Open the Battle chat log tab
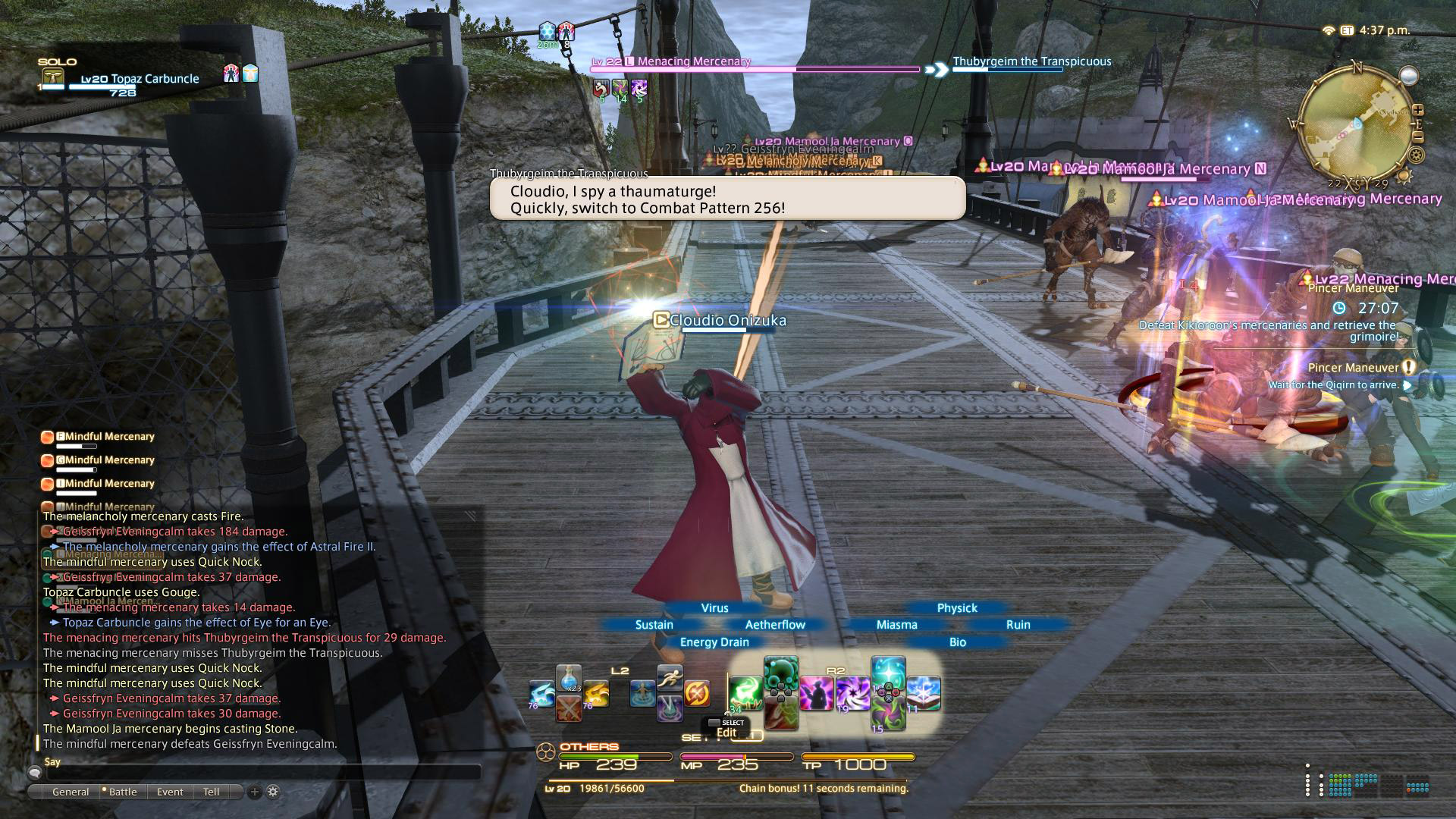 [122, 792]
